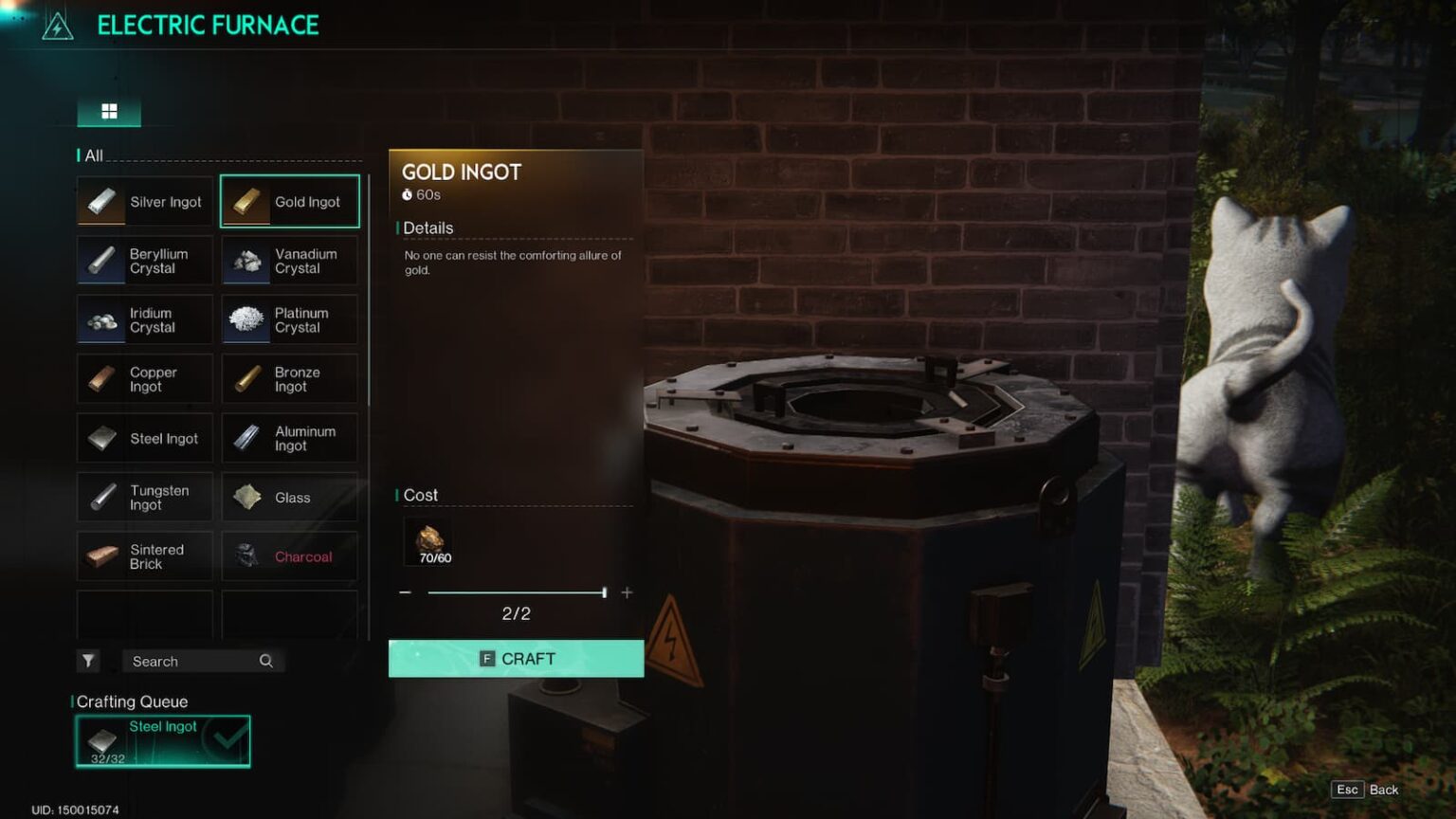Click the recipe Search field
The width and height of the screenshot is (1456, 819).
coord(194,662)
